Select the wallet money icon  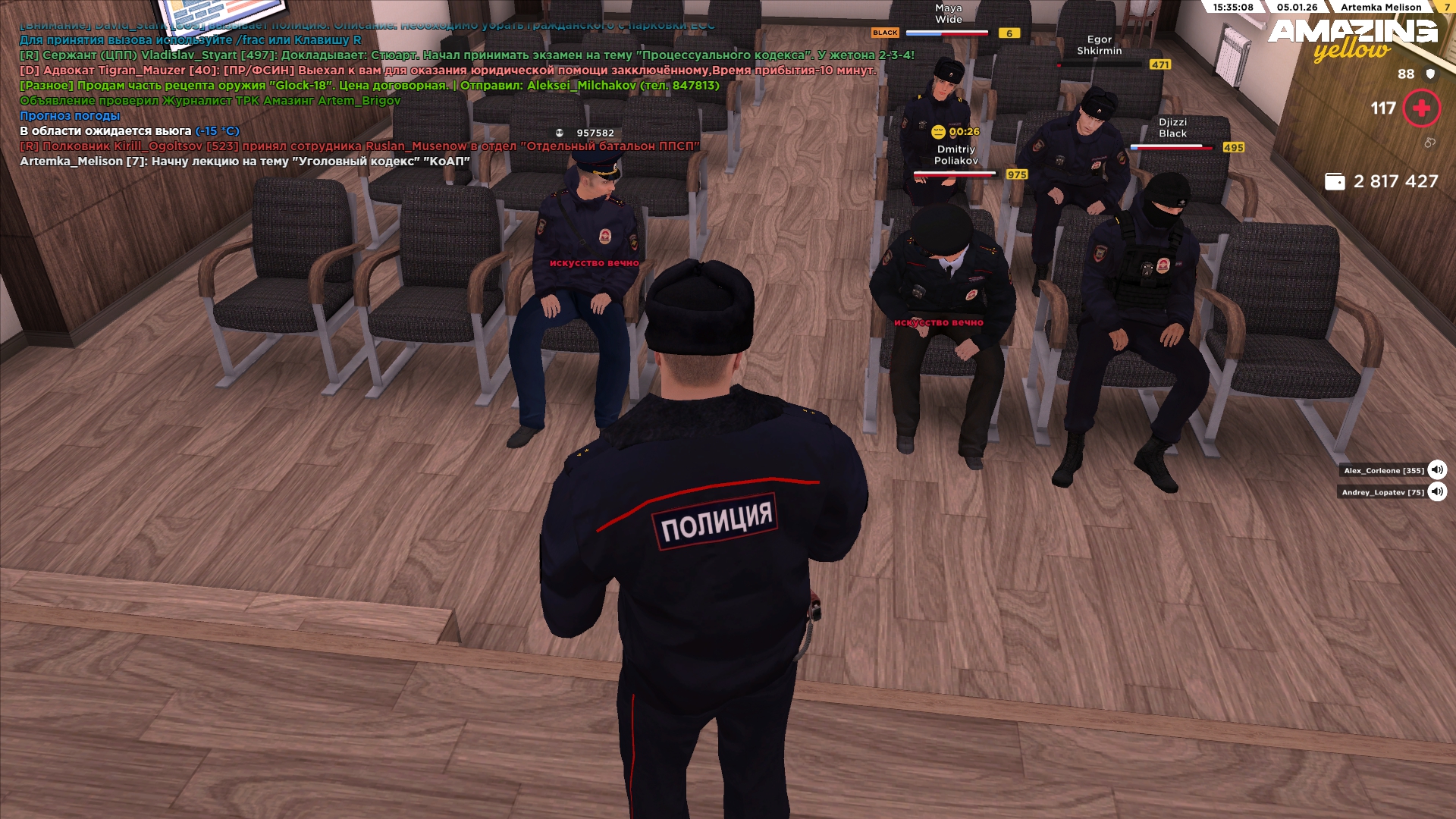(1335, 181)
